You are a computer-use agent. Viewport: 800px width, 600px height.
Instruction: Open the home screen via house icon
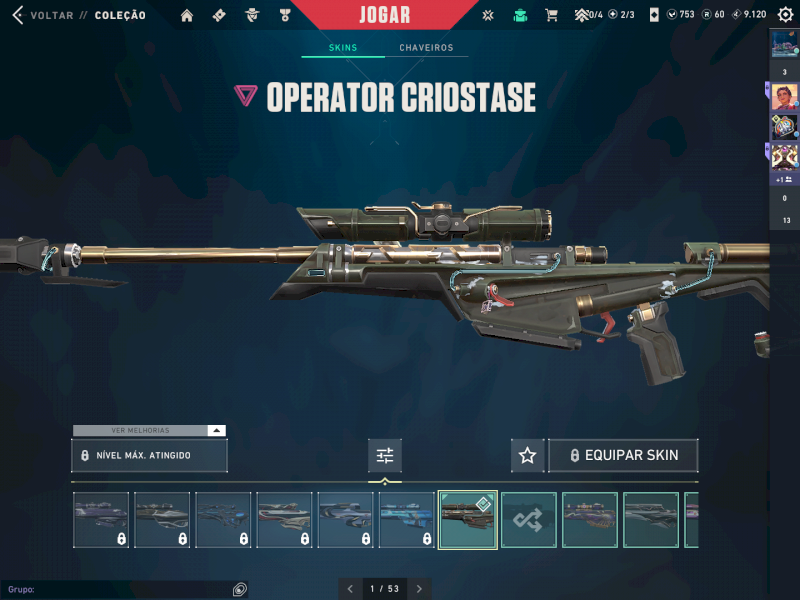[187, 15]
